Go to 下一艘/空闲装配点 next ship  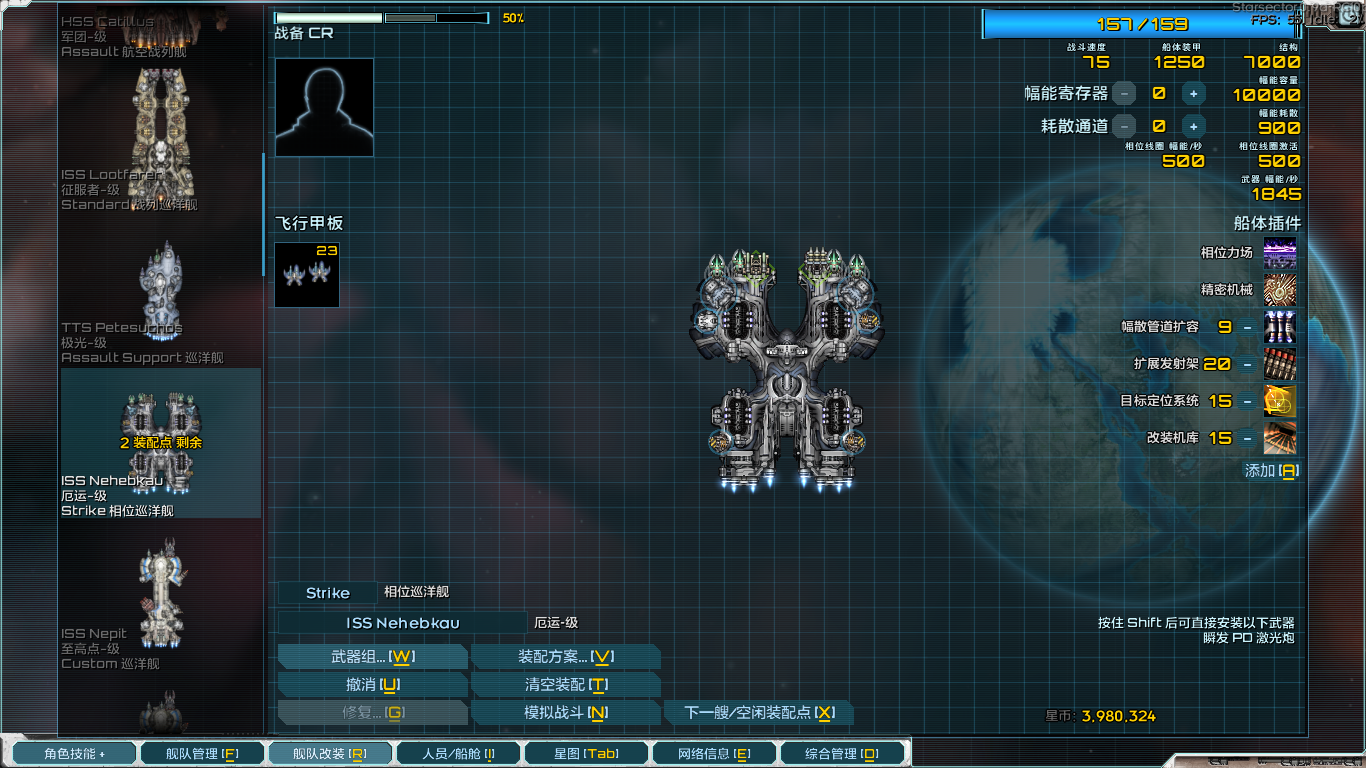[758, 713]
